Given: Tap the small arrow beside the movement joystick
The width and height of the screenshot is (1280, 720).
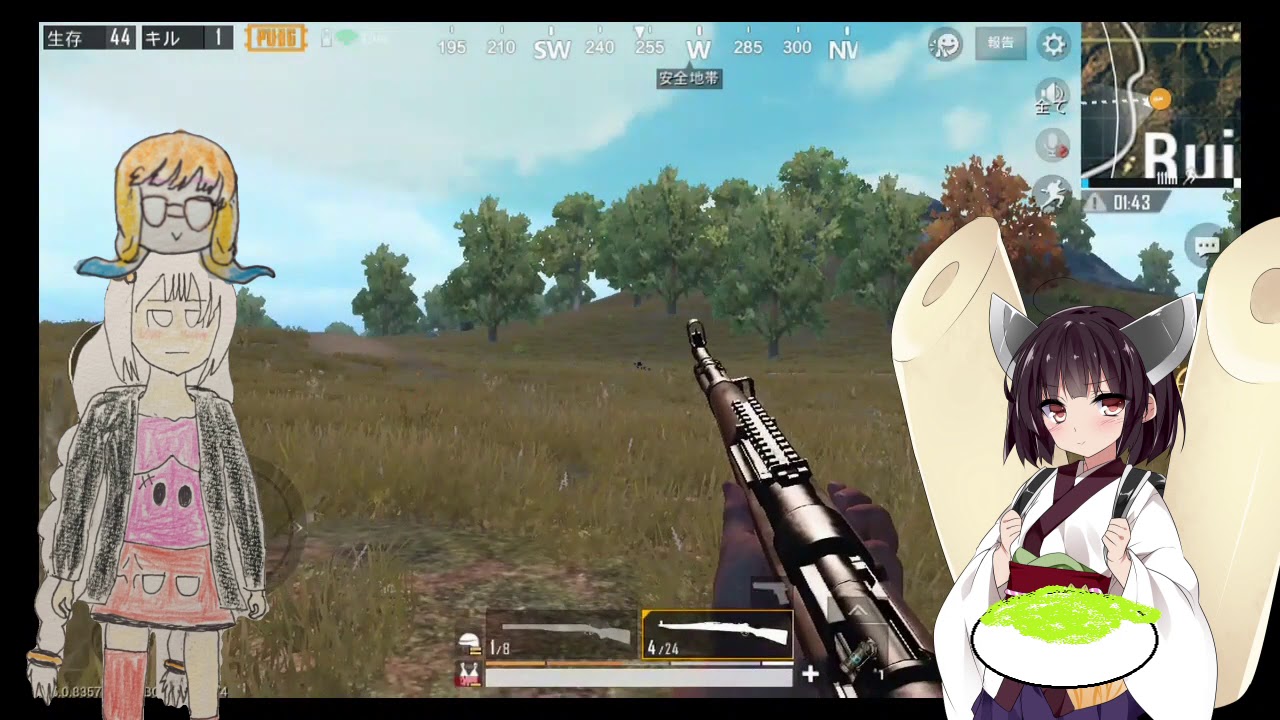Looking at the screenshot, I should (299, 527).
